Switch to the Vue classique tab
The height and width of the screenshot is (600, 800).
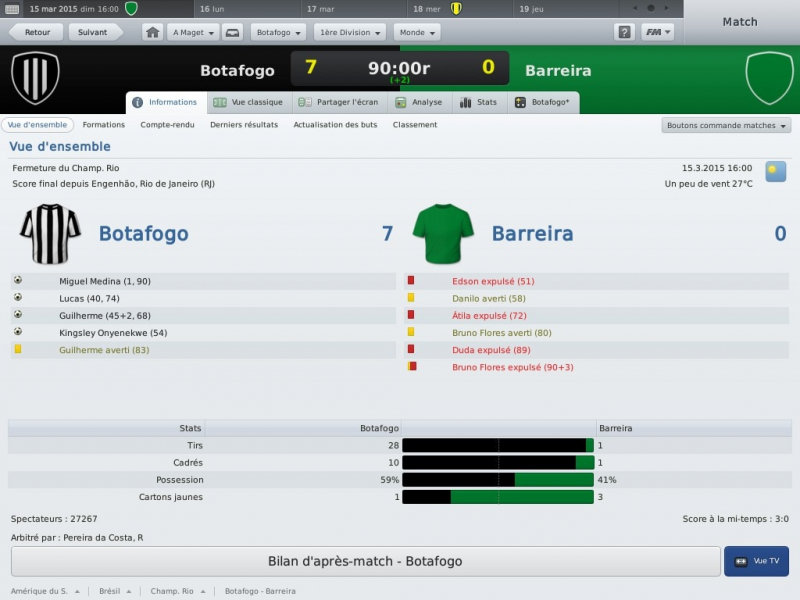(249, 102)
